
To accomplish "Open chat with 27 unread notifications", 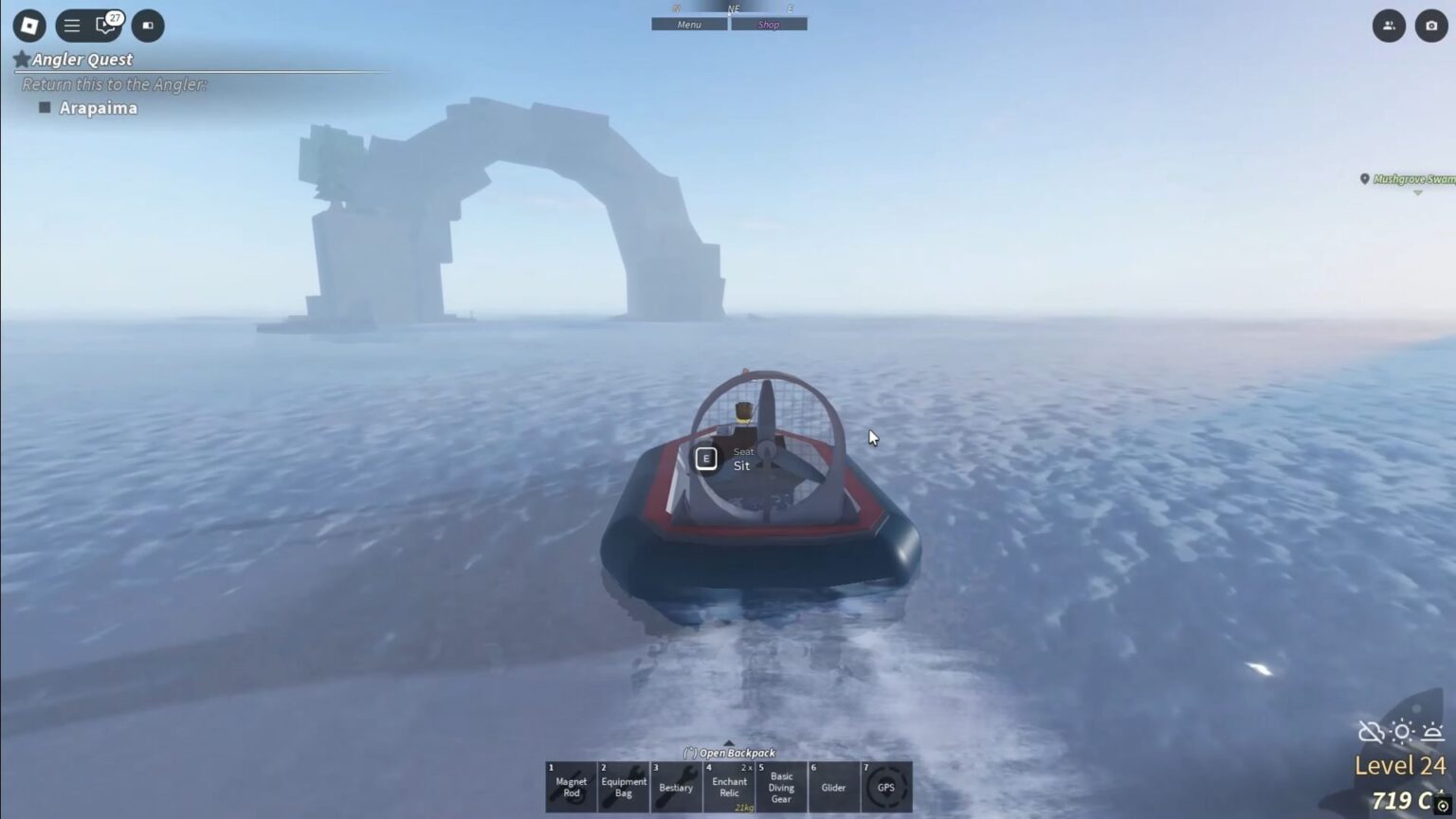I will 104,26.
